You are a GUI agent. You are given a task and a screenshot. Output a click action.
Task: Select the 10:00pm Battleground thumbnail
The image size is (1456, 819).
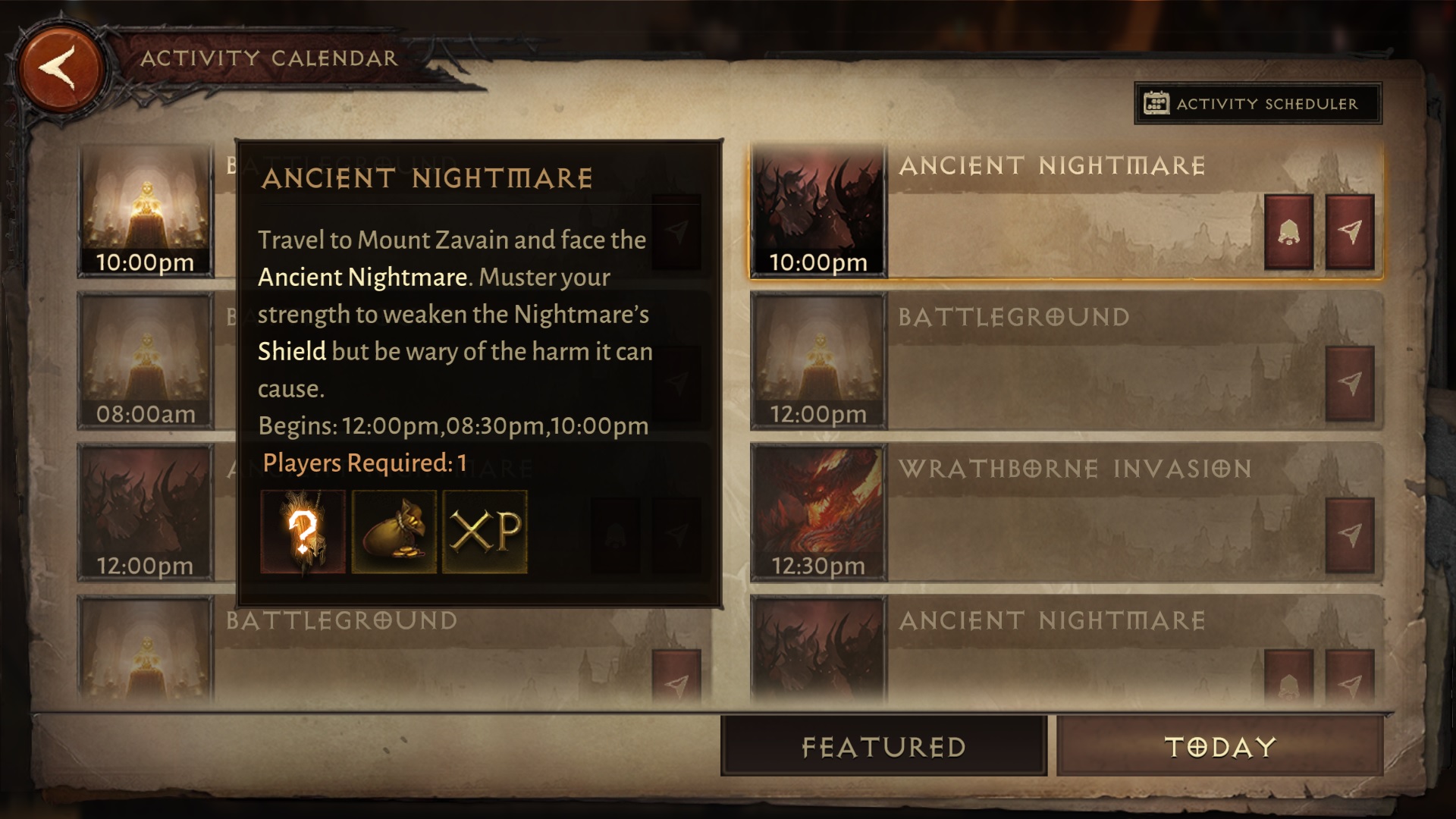pyautogui.click(x=146, y=209)
